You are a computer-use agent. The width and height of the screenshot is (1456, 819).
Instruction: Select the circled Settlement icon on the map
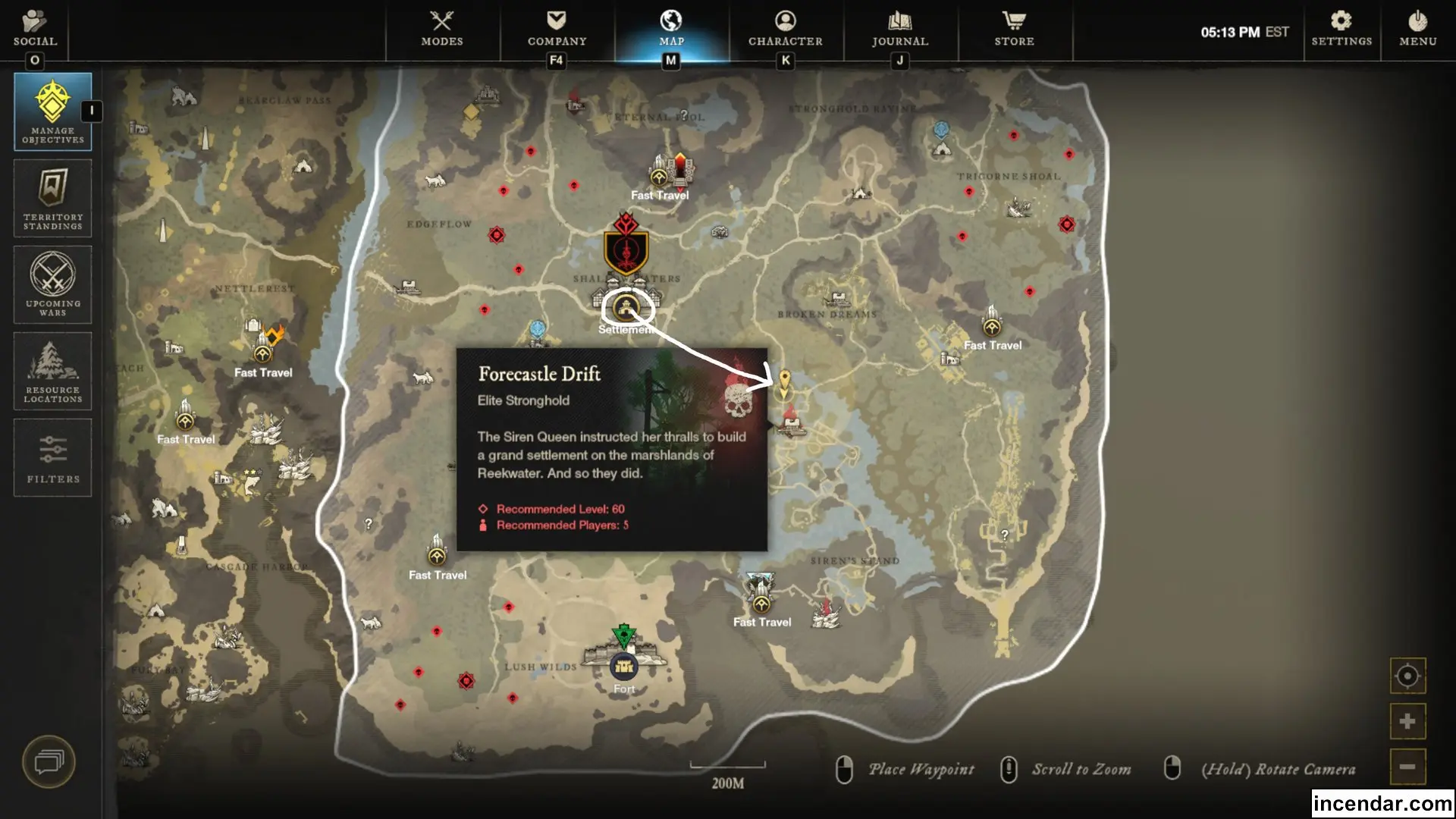626,308
